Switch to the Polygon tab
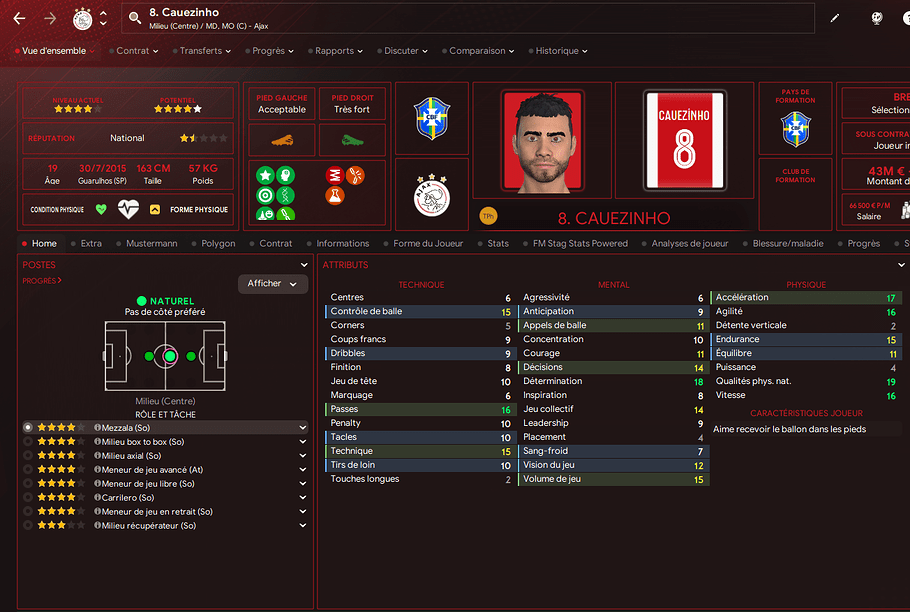 click(218, 243)
